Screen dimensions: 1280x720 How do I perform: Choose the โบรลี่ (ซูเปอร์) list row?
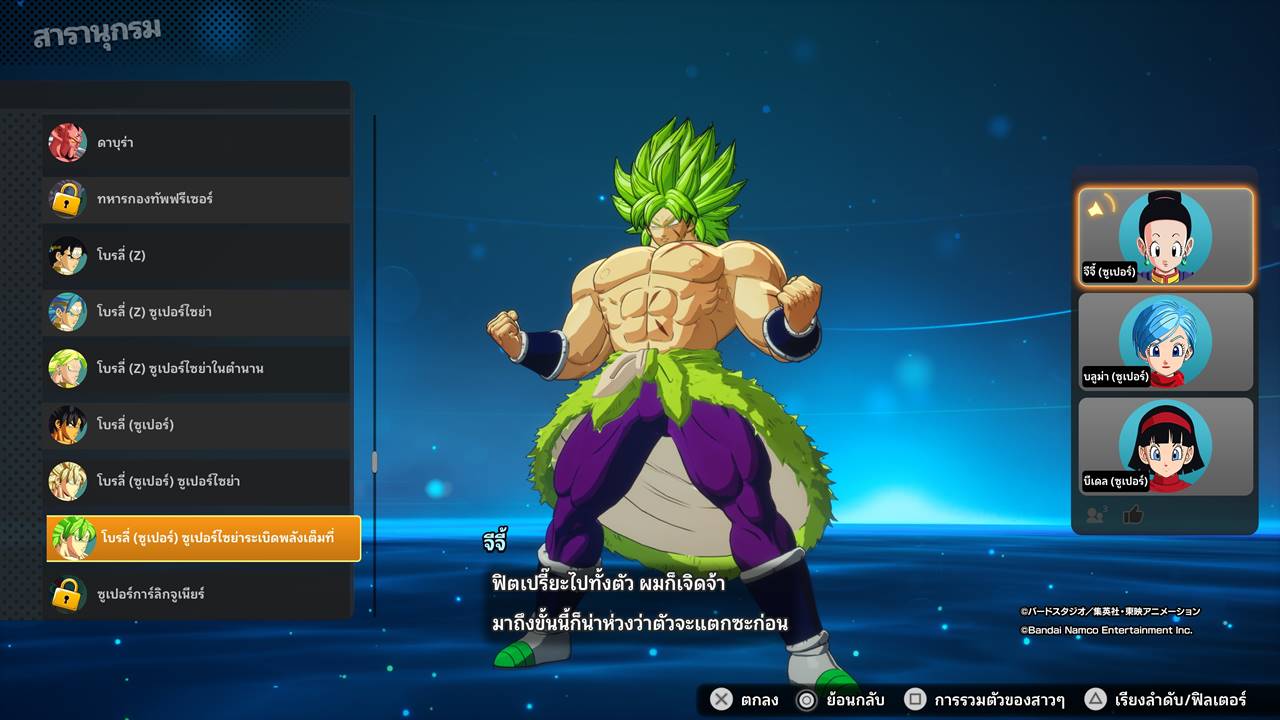point(197,425)
